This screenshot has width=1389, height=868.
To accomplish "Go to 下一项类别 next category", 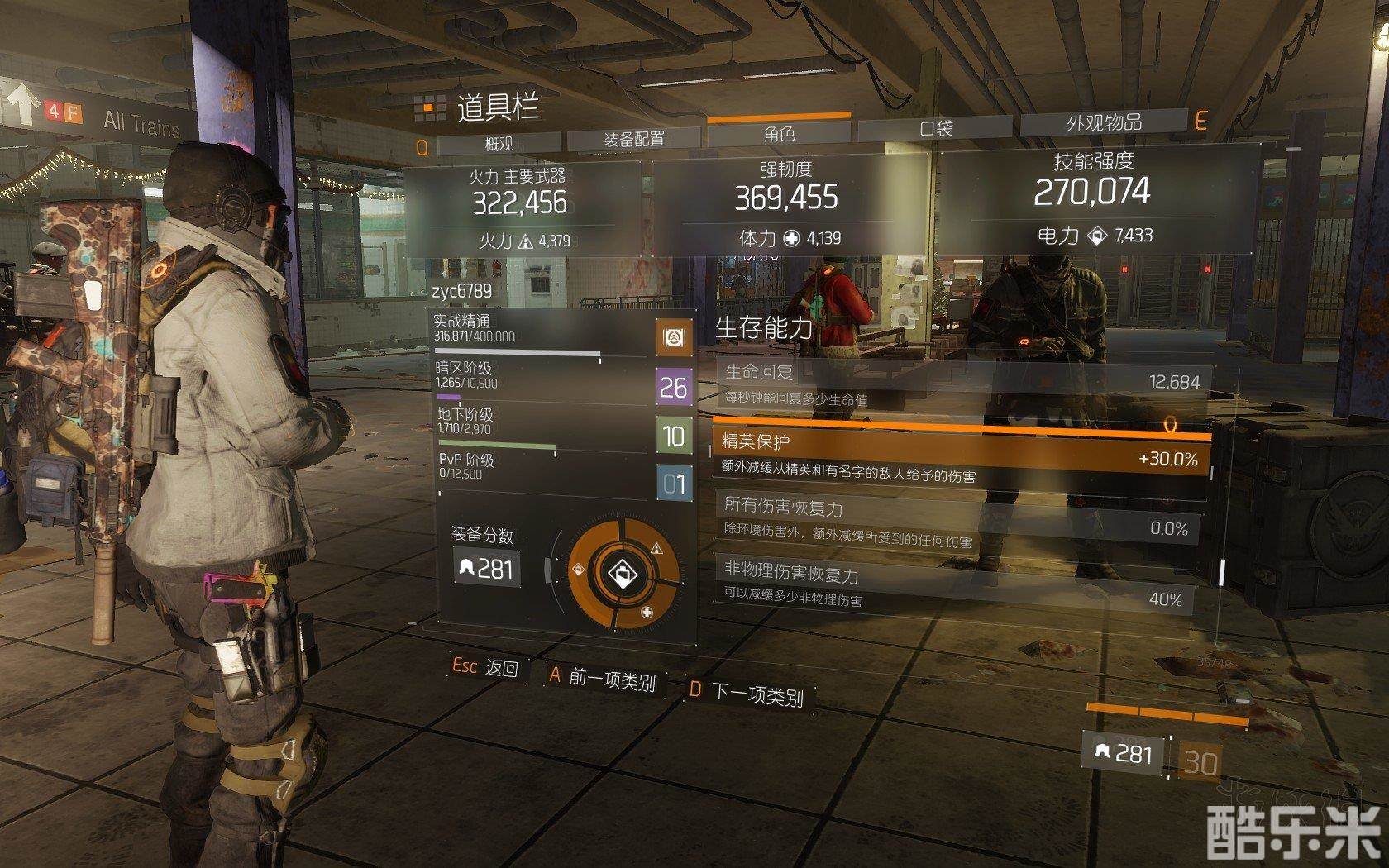I will [x=747, y=693].
